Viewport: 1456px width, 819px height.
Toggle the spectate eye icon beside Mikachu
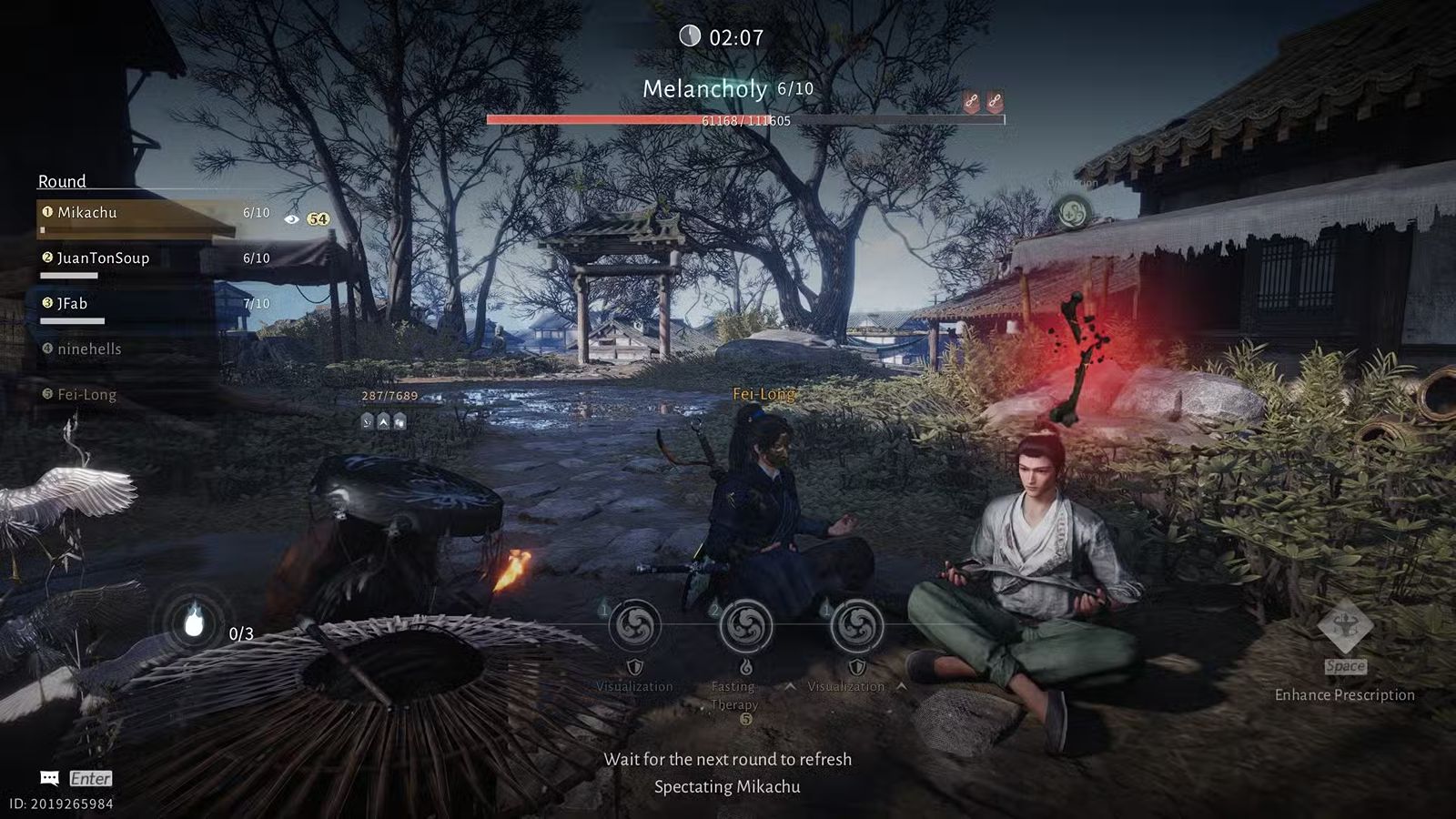(291, 219)
